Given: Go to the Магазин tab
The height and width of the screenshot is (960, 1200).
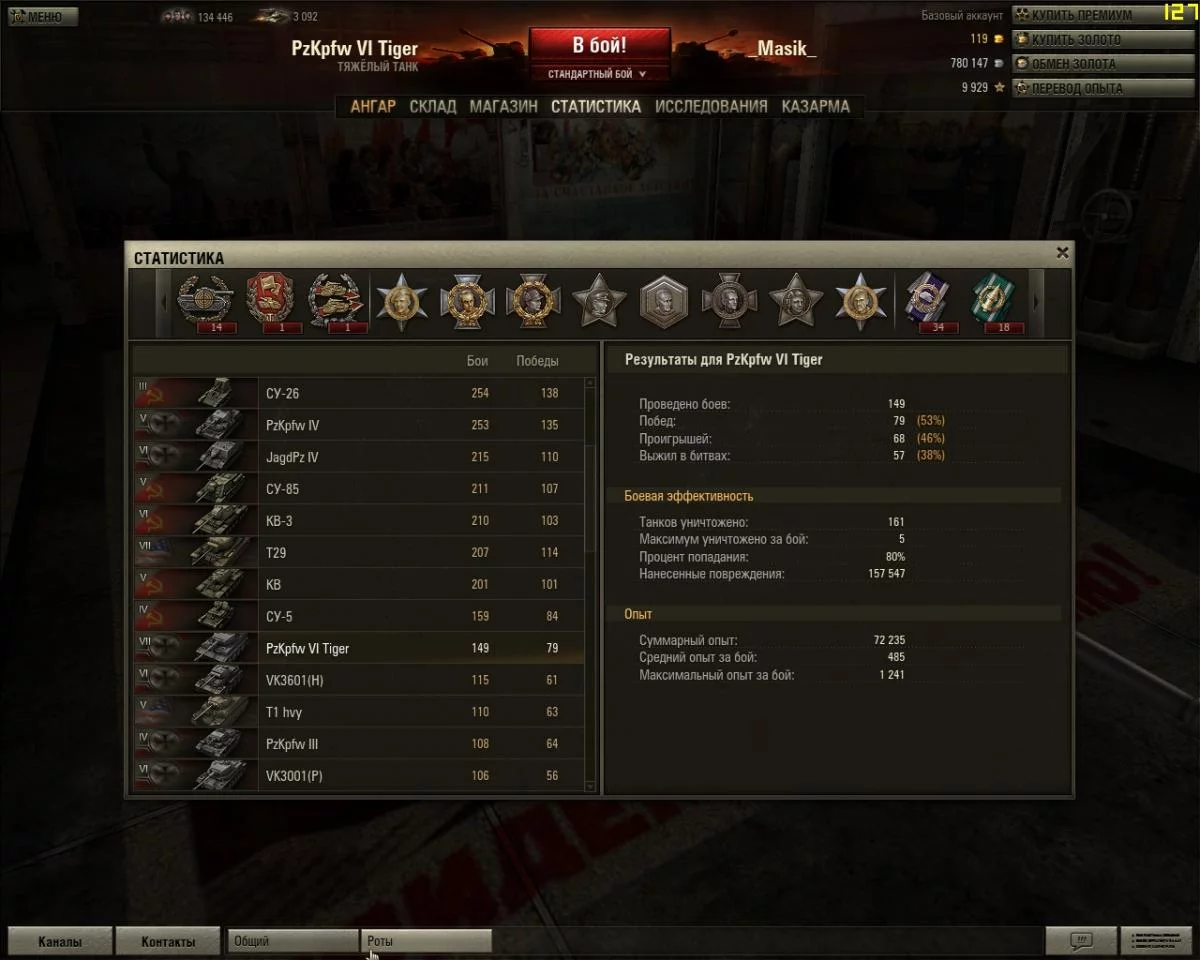Looking at the screenshot, I should pyautogui.click(x=503, y=106).
